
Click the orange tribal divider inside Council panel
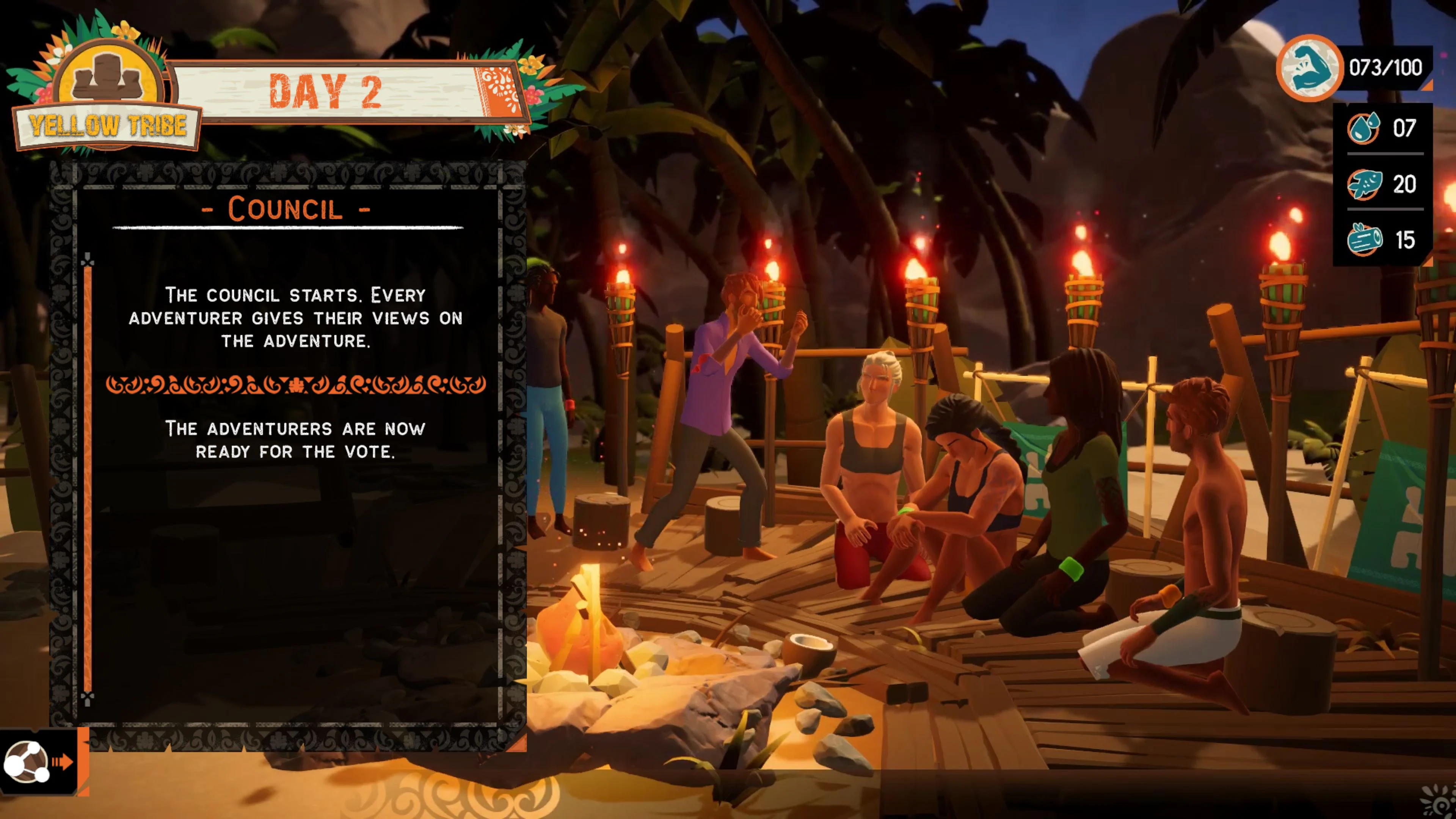pos(297,386)
